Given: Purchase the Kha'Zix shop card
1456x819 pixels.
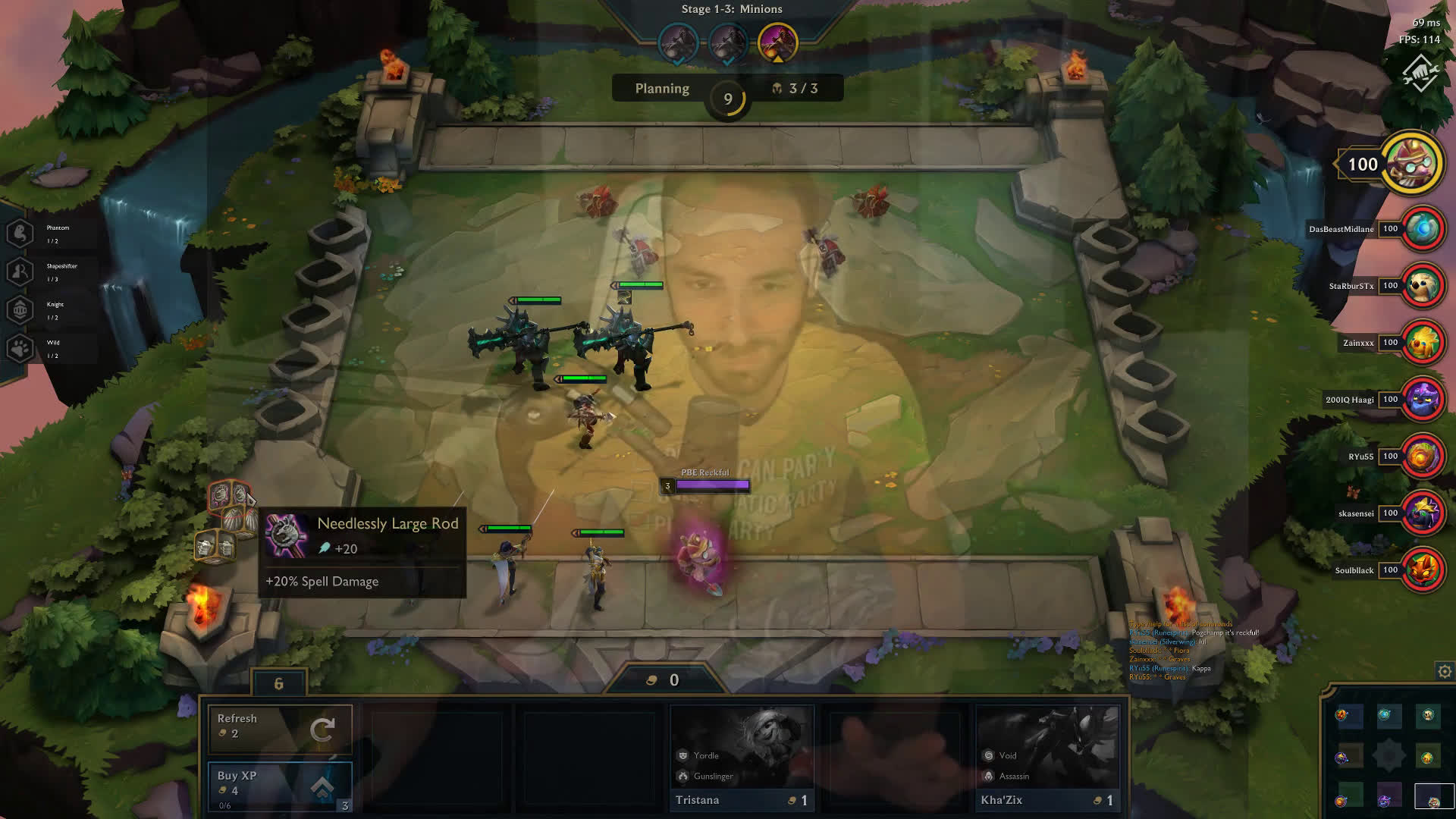Looking at the screenshot, I should (x=1047, y=759).
